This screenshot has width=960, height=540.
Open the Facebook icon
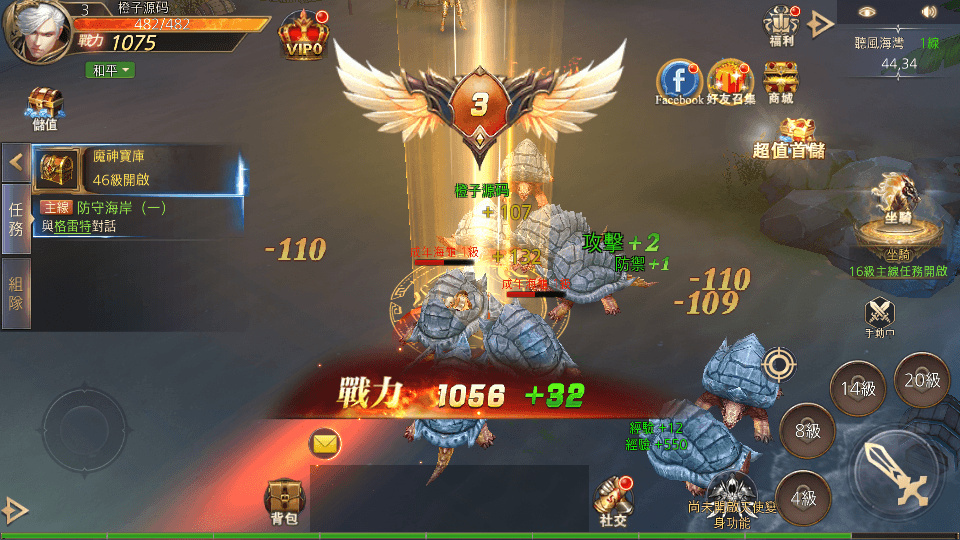[678, 81]
